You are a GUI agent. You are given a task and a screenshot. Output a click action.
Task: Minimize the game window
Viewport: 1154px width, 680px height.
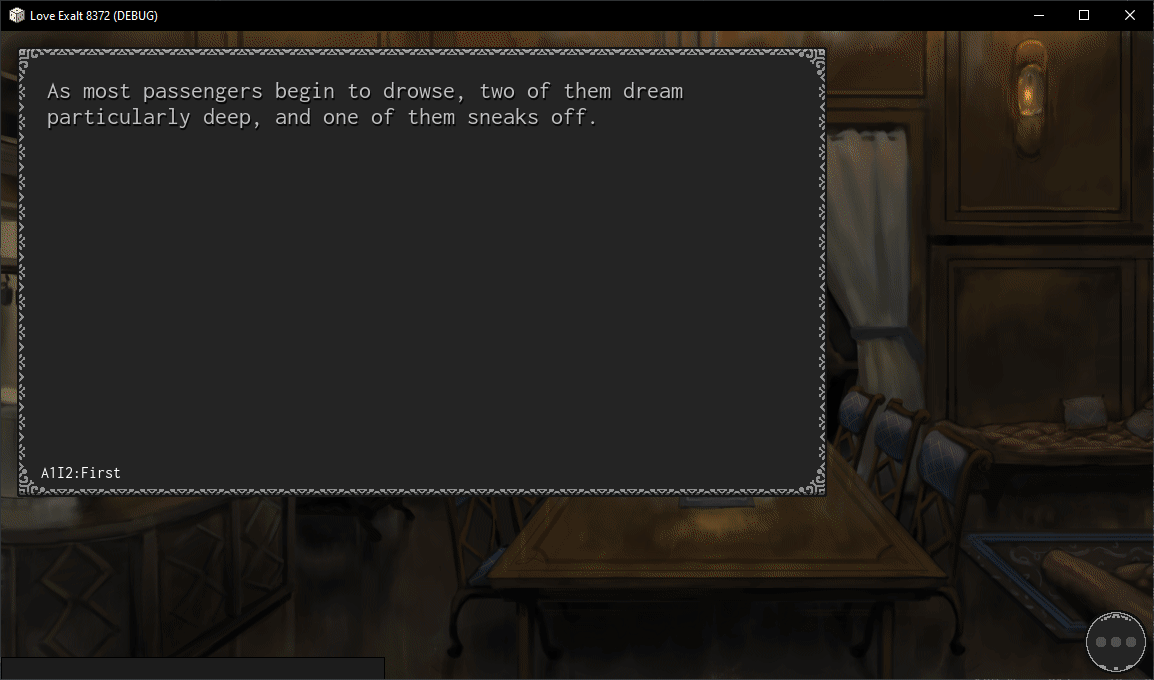pyautogui.click(x=1038, y=15)
